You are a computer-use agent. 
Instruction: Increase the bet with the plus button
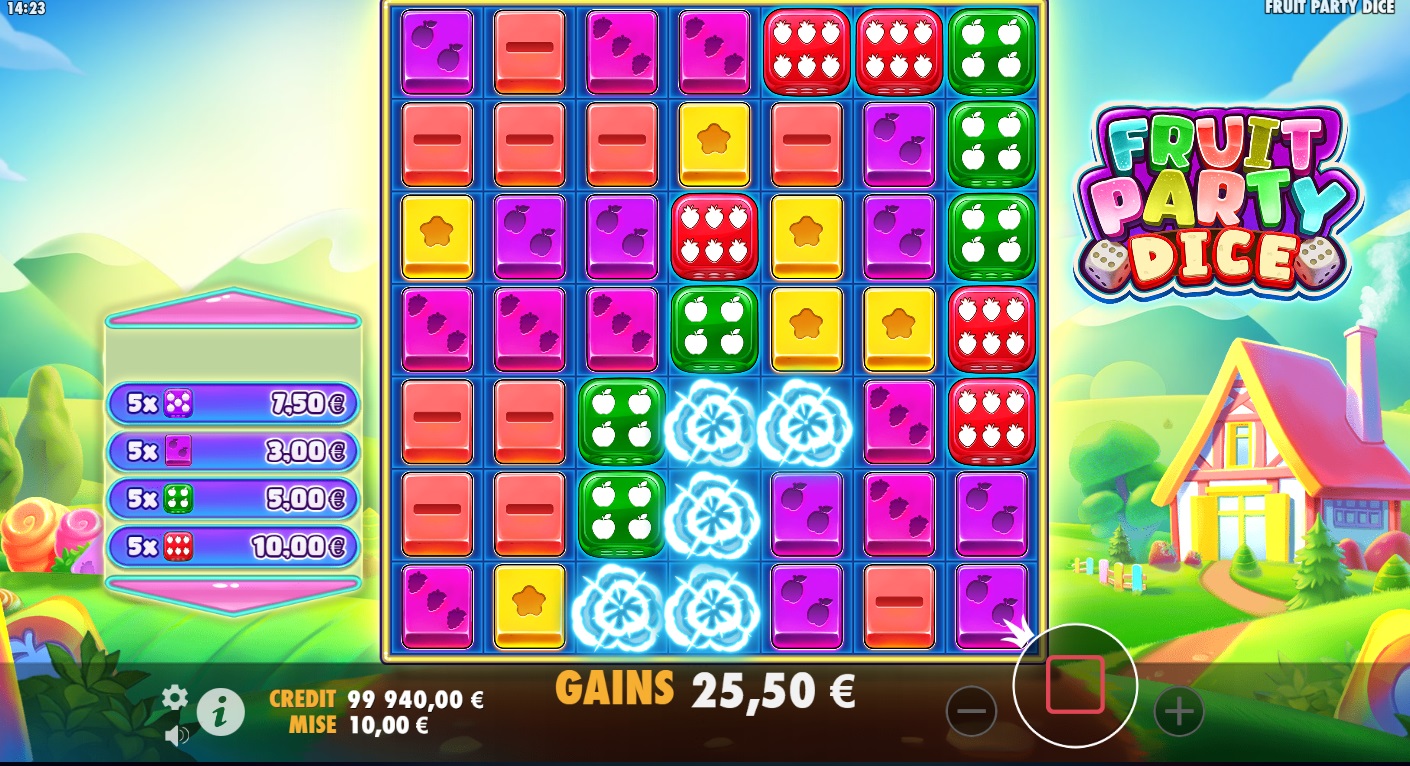[1178, 710]
